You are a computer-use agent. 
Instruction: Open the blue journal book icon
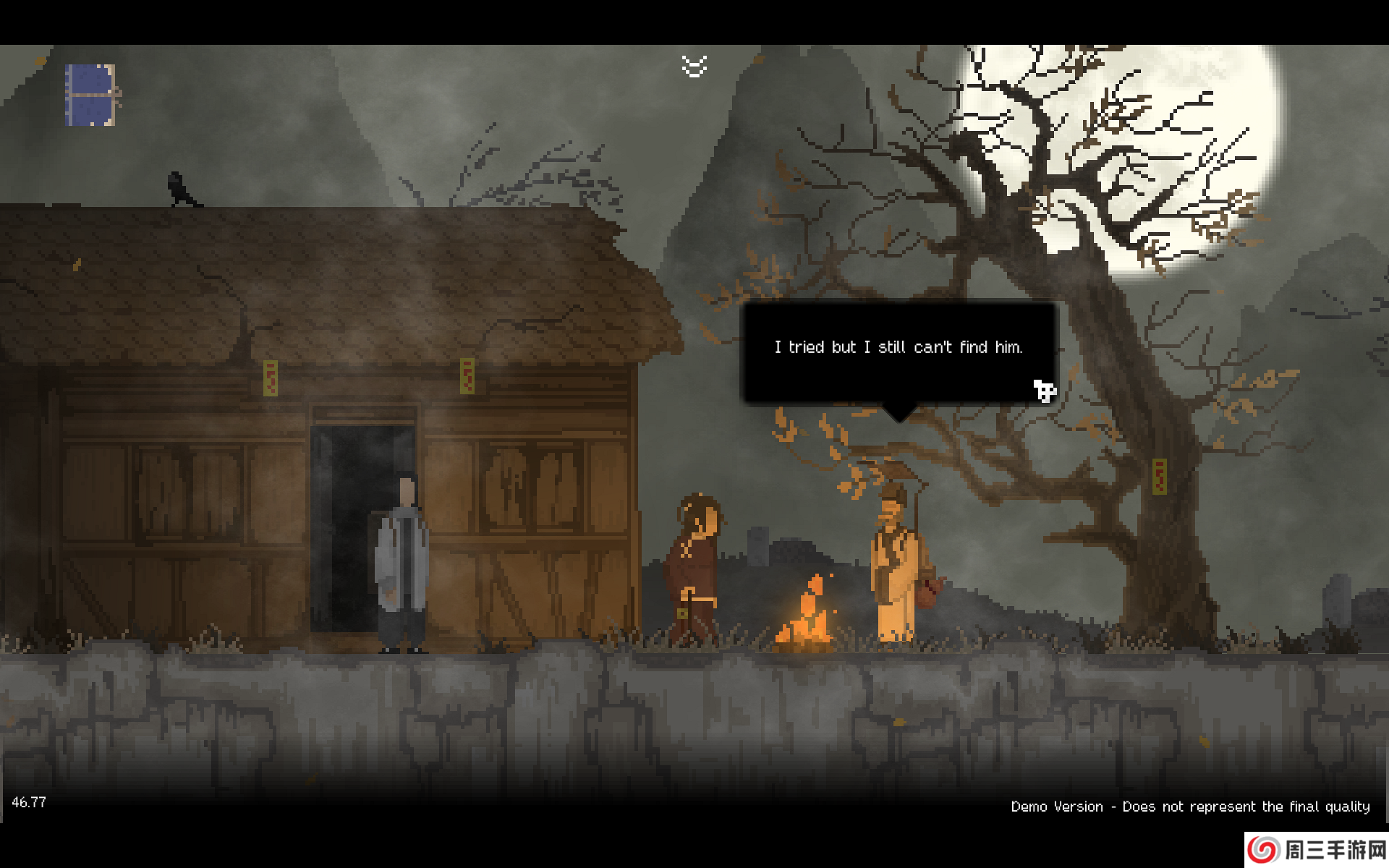coord(91,95)
